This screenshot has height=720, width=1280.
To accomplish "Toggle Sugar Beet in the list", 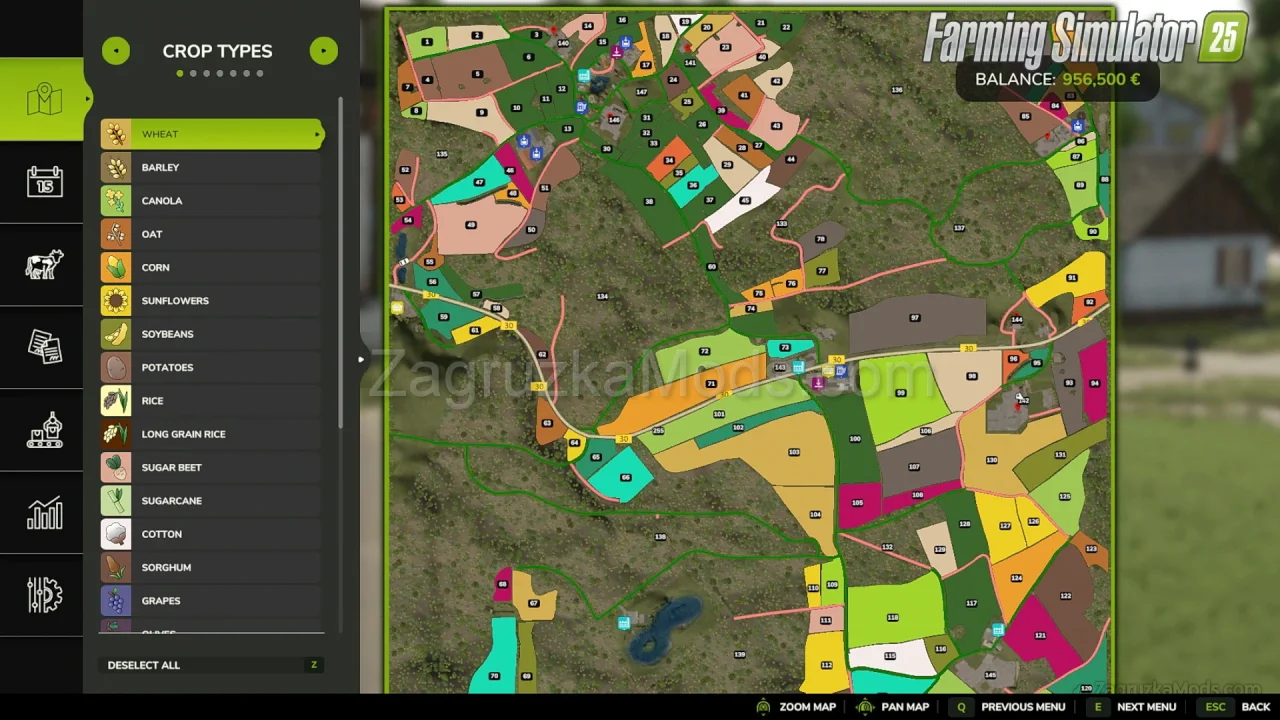I will (x=211, y=467).
